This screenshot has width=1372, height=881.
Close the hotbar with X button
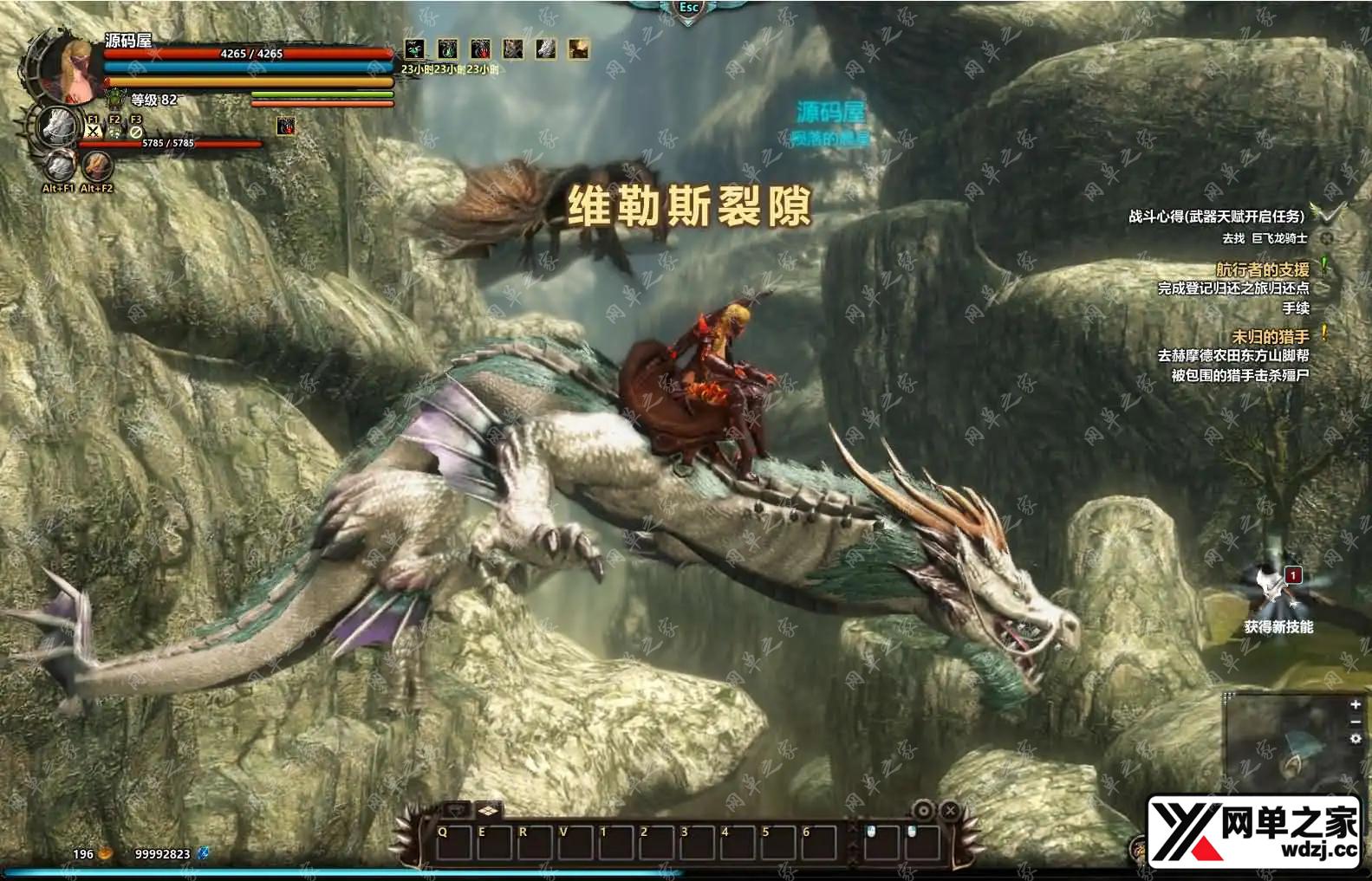[950, 811]
